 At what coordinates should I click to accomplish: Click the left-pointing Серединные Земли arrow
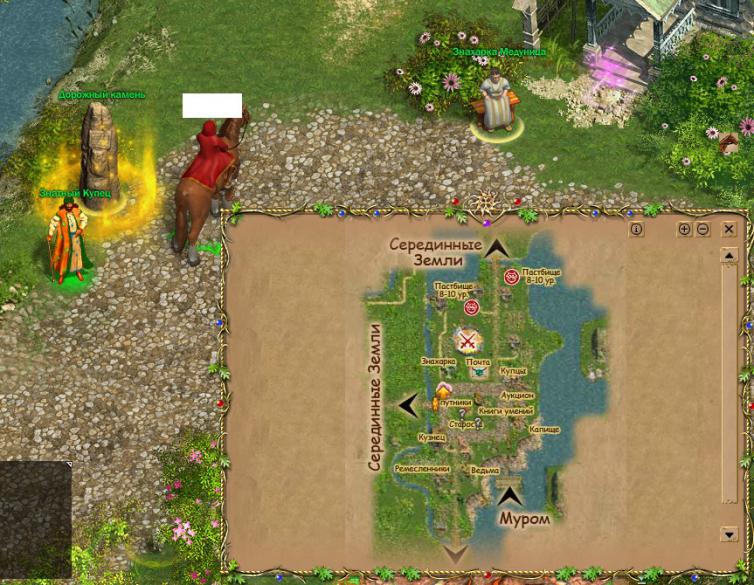[408, 405]
